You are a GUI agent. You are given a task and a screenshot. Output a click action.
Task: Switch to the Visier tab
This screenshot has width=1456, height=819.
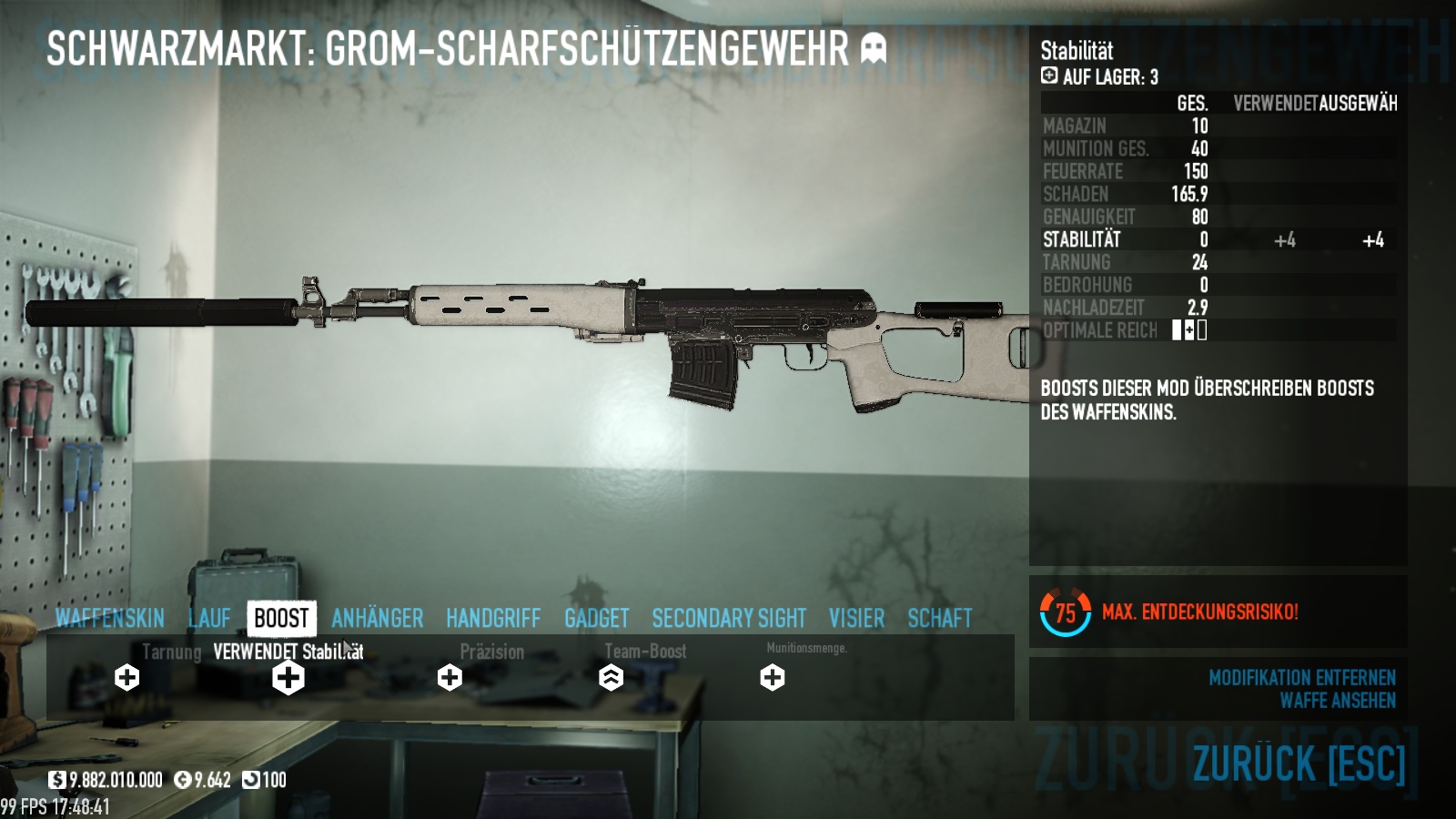[856, 619]
